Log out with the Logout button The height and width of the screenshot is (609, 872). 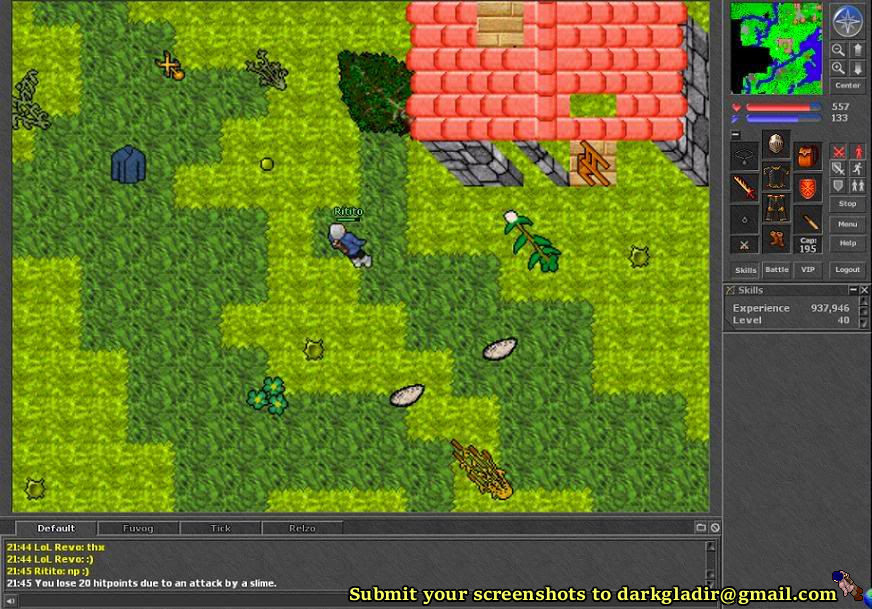(847, 269)
